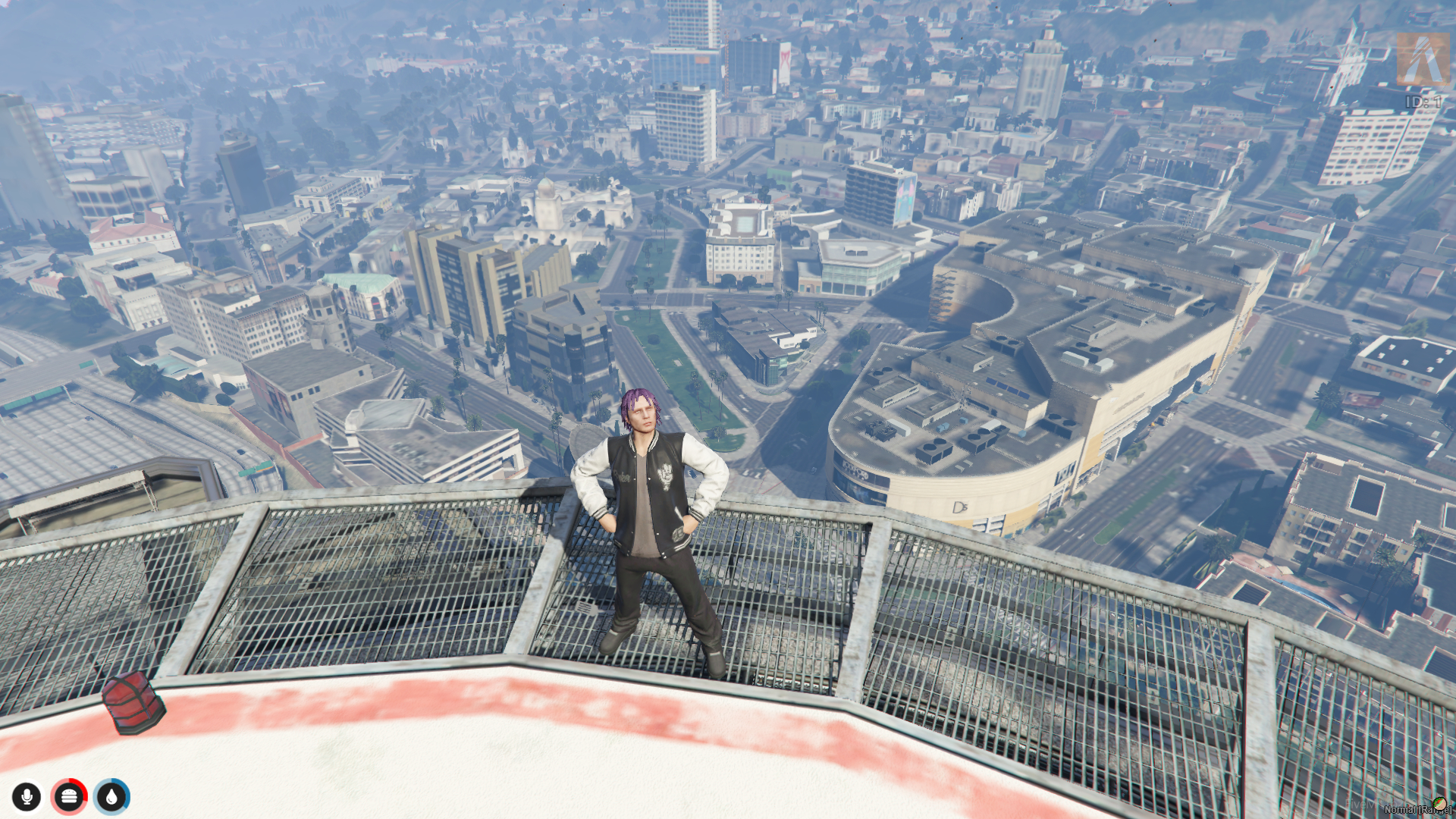Select the burger hunger status icon
This screenshot has width=1456, height=819.
click(69, 797)
